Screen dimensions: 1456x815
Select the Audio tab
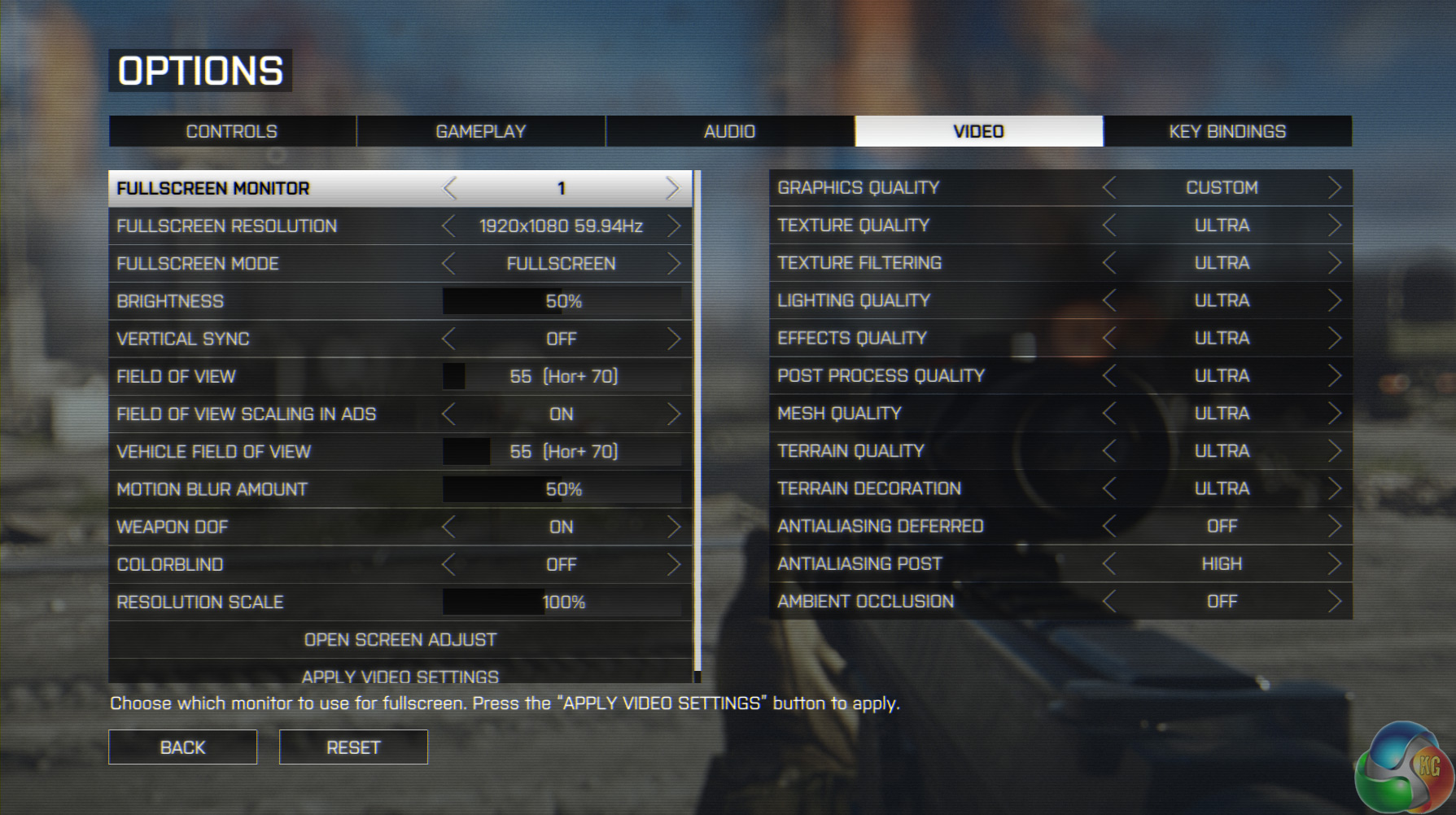[x=729, y=131]
